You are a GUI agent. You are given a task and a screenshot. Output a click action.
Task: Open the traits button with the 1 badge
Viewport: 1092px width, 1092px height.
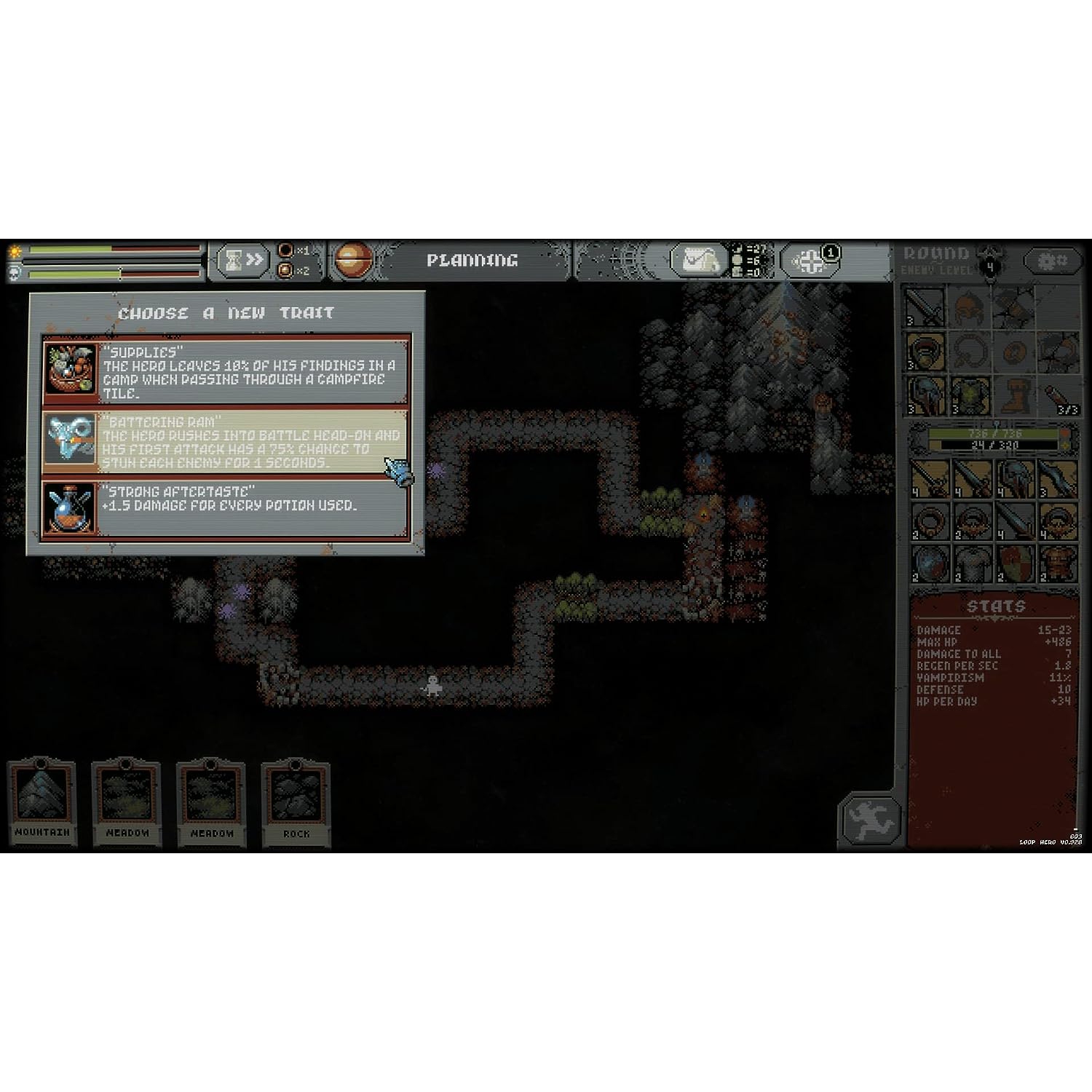(x=810, y=261)
